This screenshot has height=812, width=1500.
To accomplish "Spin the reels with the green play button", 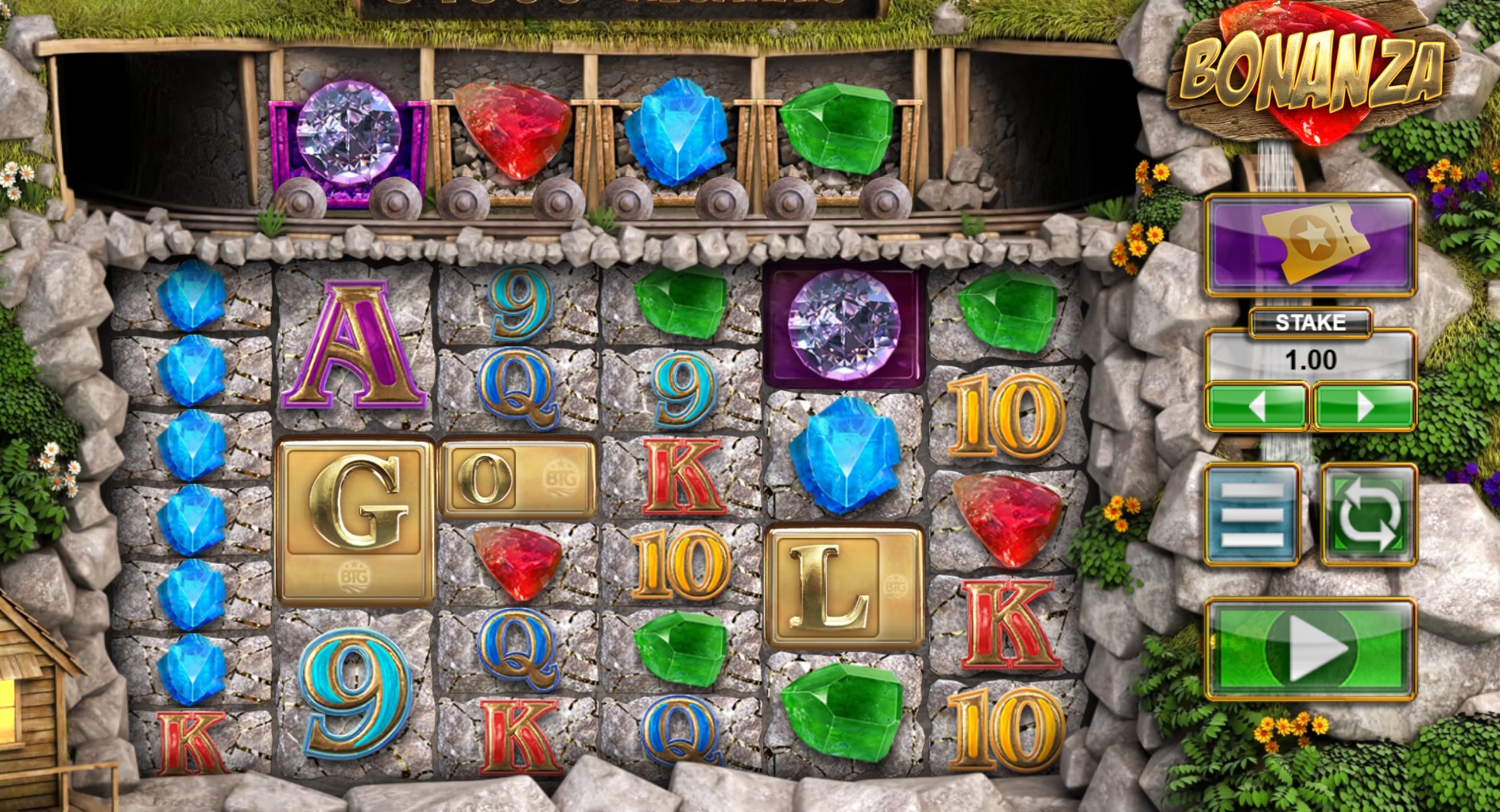I will coord(1310,649).
